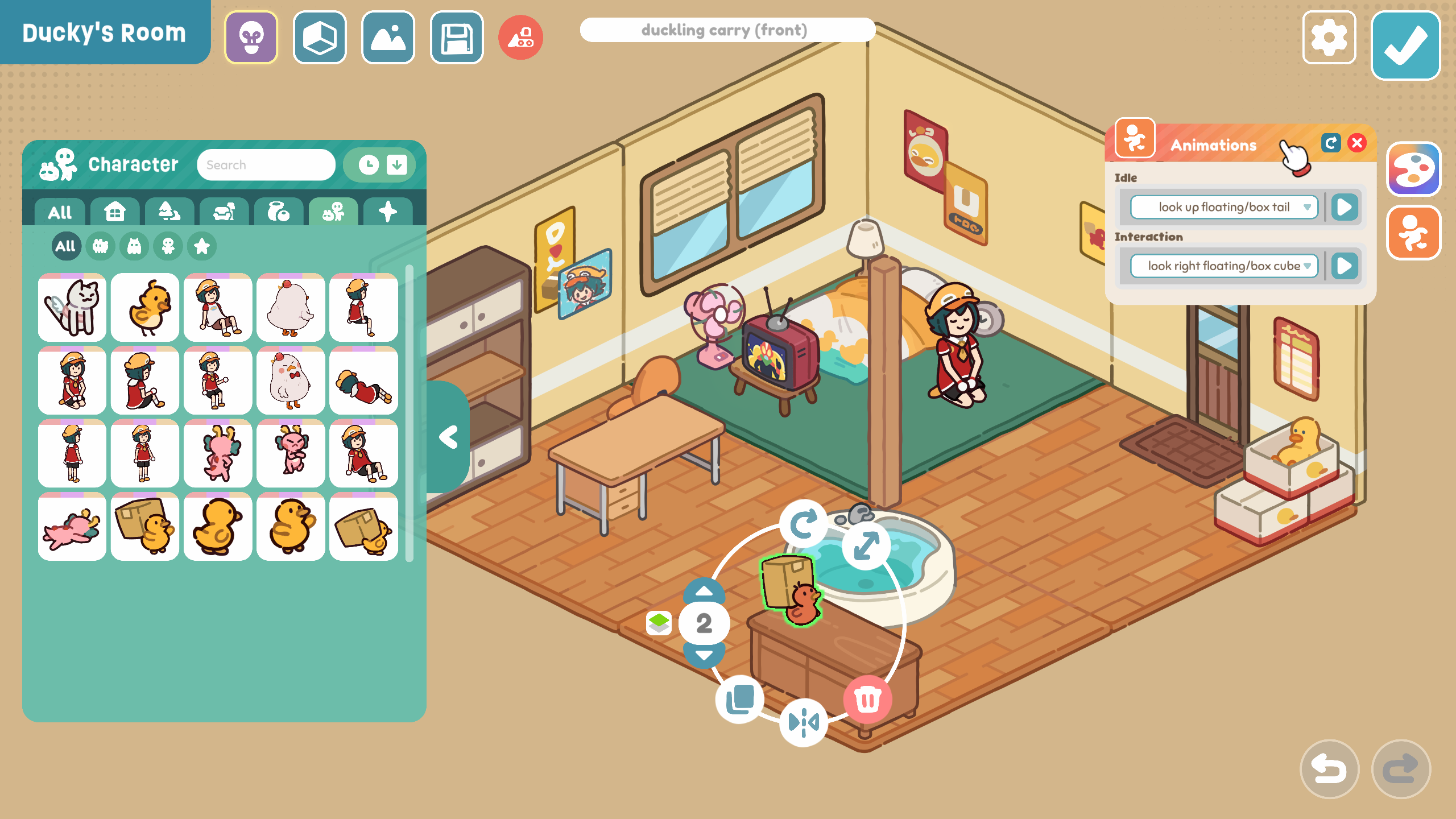Viewport: 1456px width, 819px height.
Task: Play the Idle animation preview
Action: [1345, 207]
